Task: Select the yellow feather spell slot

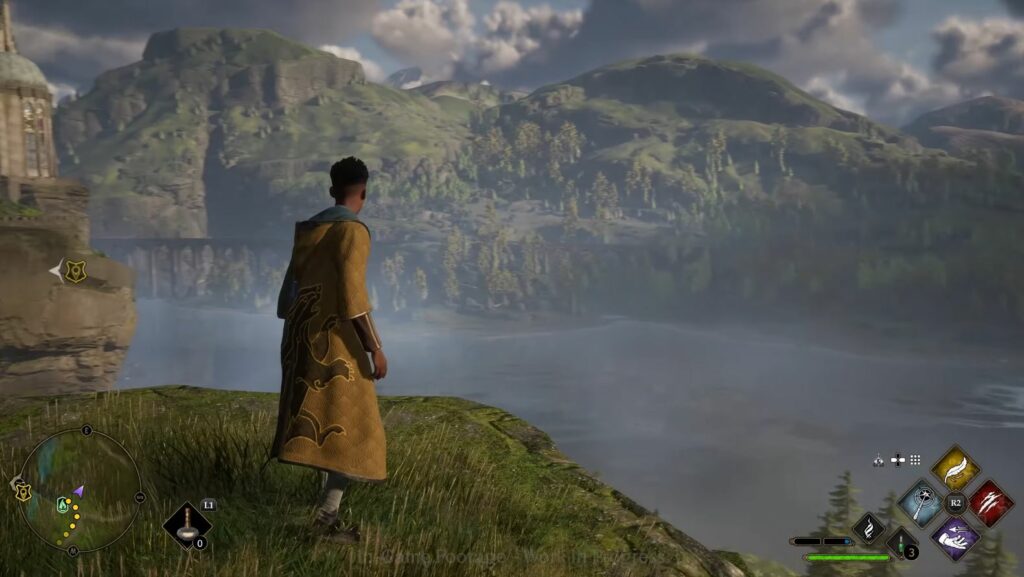Action: [x=955, y=467]
